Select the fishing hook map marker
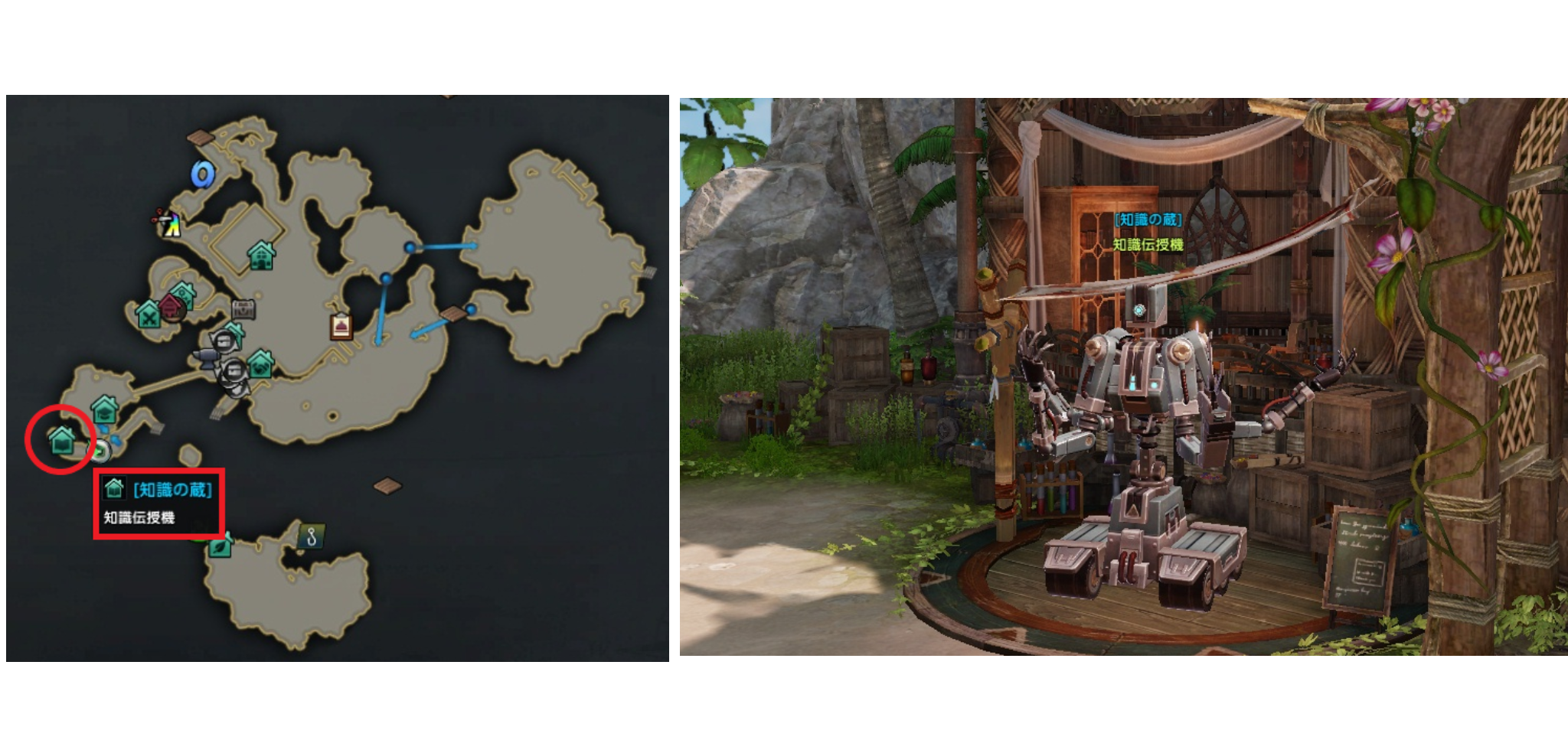 point(311,536)
